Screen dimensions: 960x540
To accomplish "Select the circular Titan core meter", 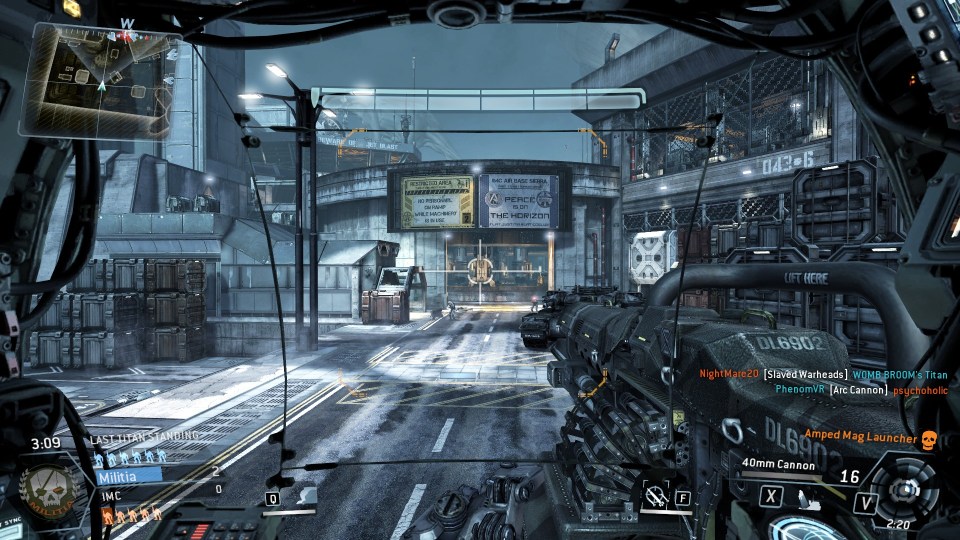I will point(904,490).
